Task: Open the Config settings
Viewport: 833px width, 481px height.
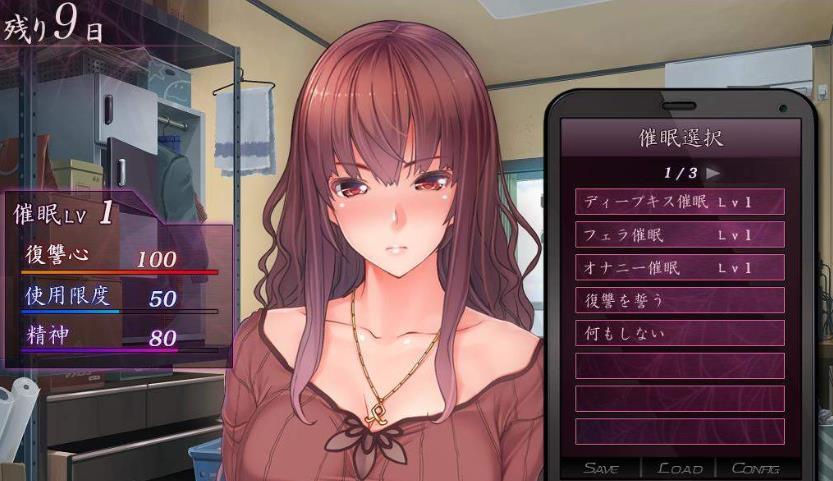Action: pyautogui.click(x=756, y=468)
